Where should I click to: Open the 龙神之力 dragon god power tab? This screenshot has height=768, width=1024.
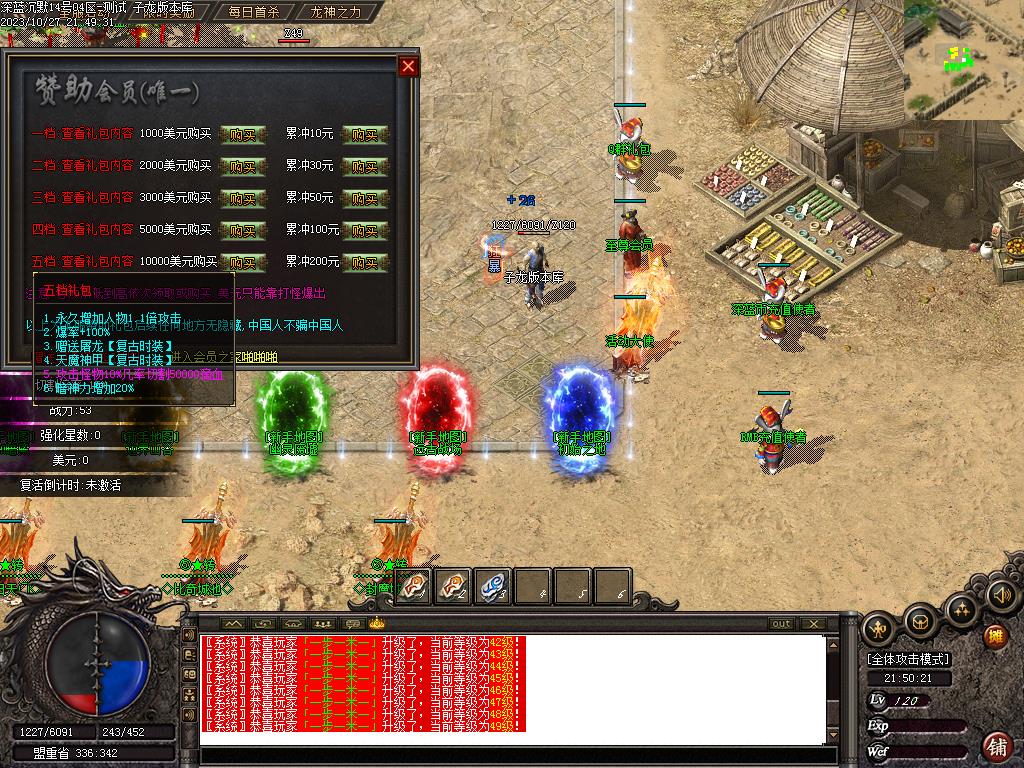335,12
